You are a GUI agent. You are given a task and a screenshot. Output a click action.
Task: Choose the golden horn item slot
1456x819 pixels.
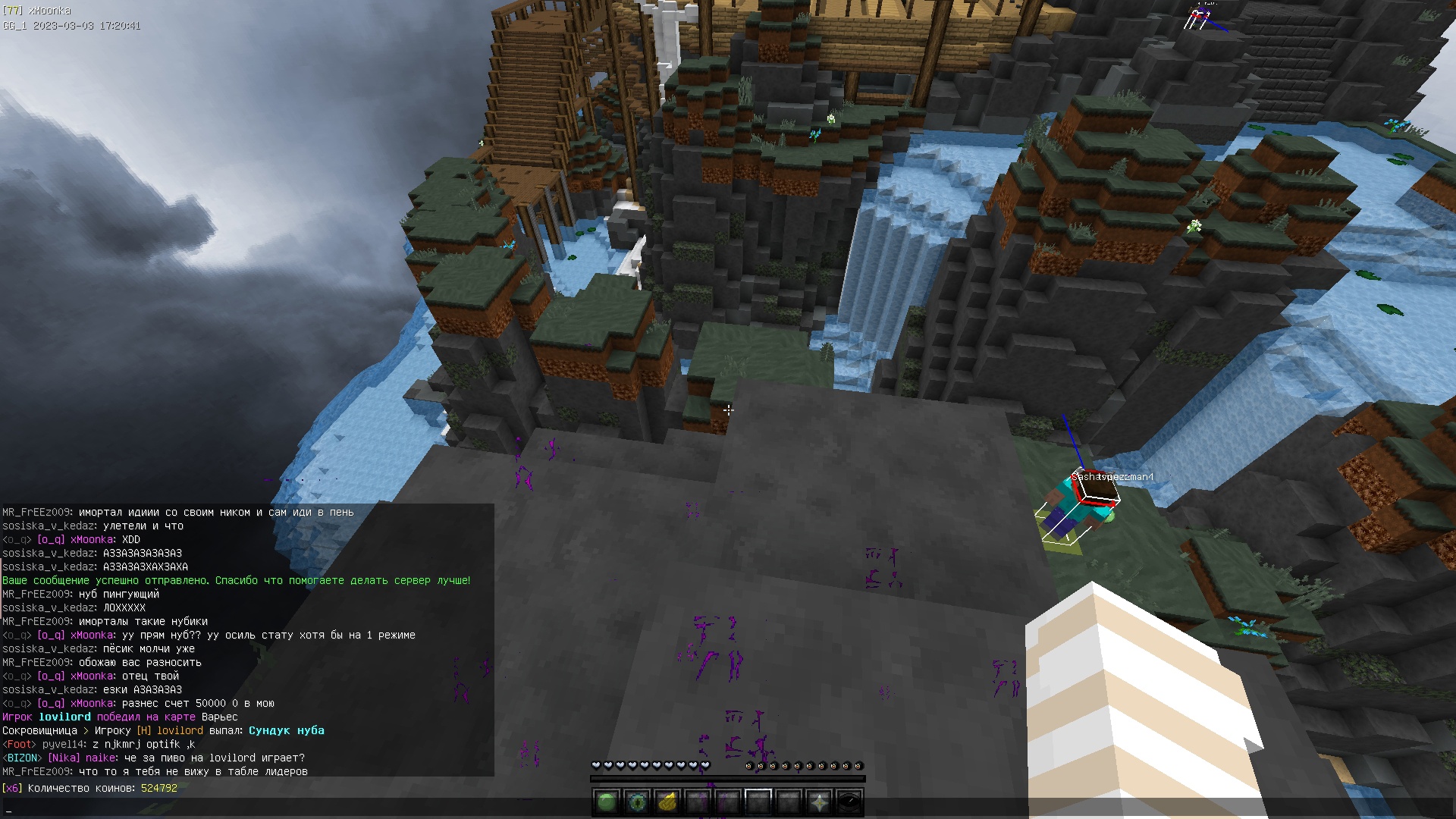[x=667, y=802]
